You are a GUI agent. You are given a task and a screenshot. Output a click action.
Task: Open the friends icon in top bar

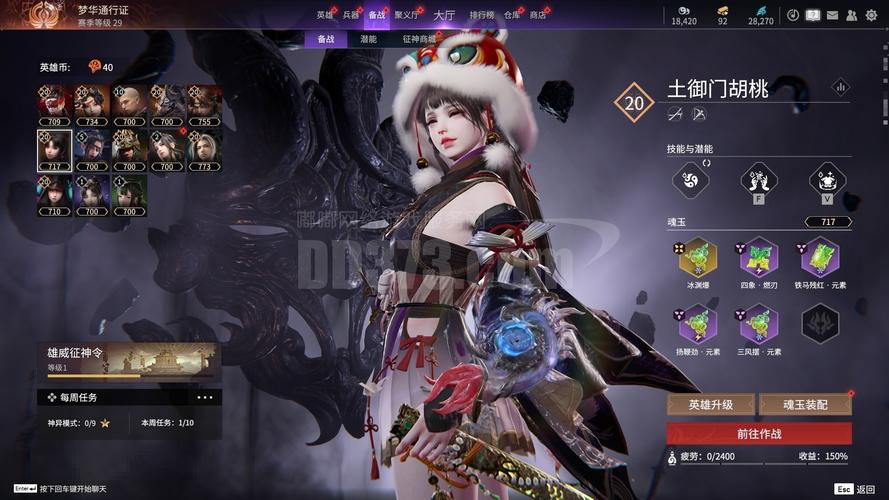(851, 15)
